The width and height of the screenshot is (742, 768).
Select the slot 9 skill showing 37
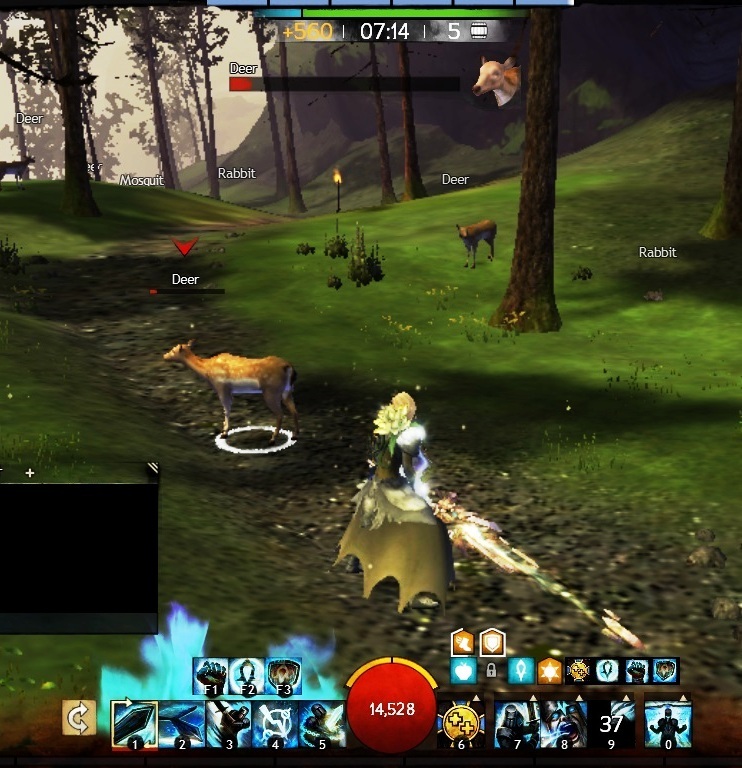611,722
